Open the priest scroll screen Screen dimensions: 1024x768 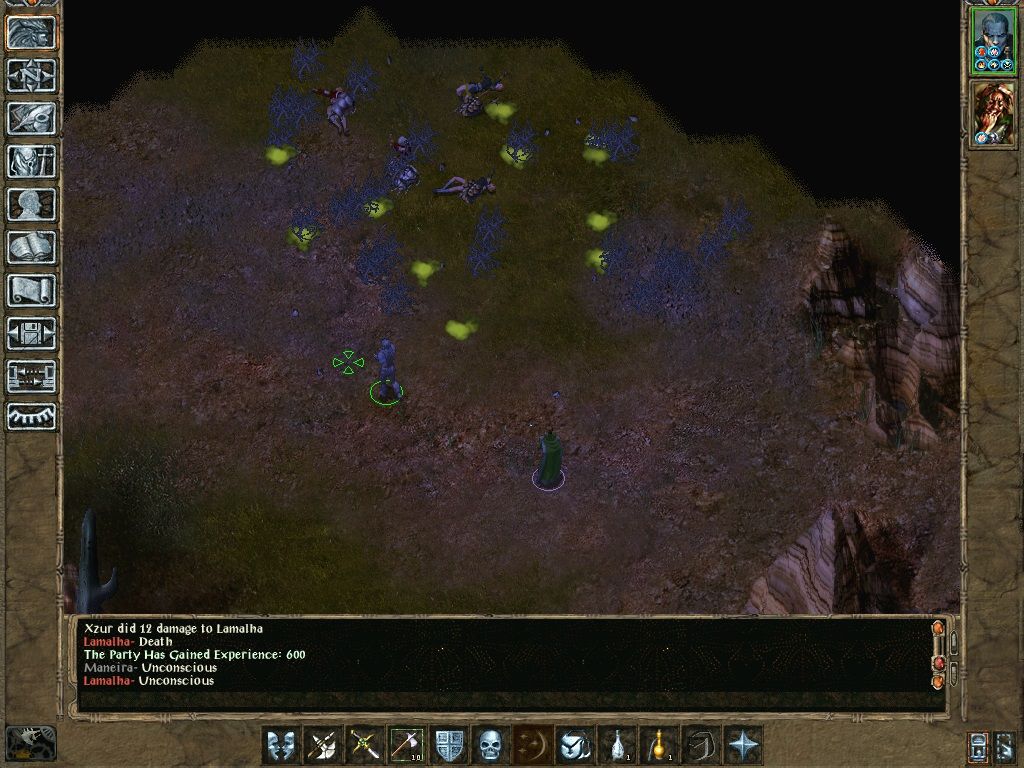(x=32, y=290)
